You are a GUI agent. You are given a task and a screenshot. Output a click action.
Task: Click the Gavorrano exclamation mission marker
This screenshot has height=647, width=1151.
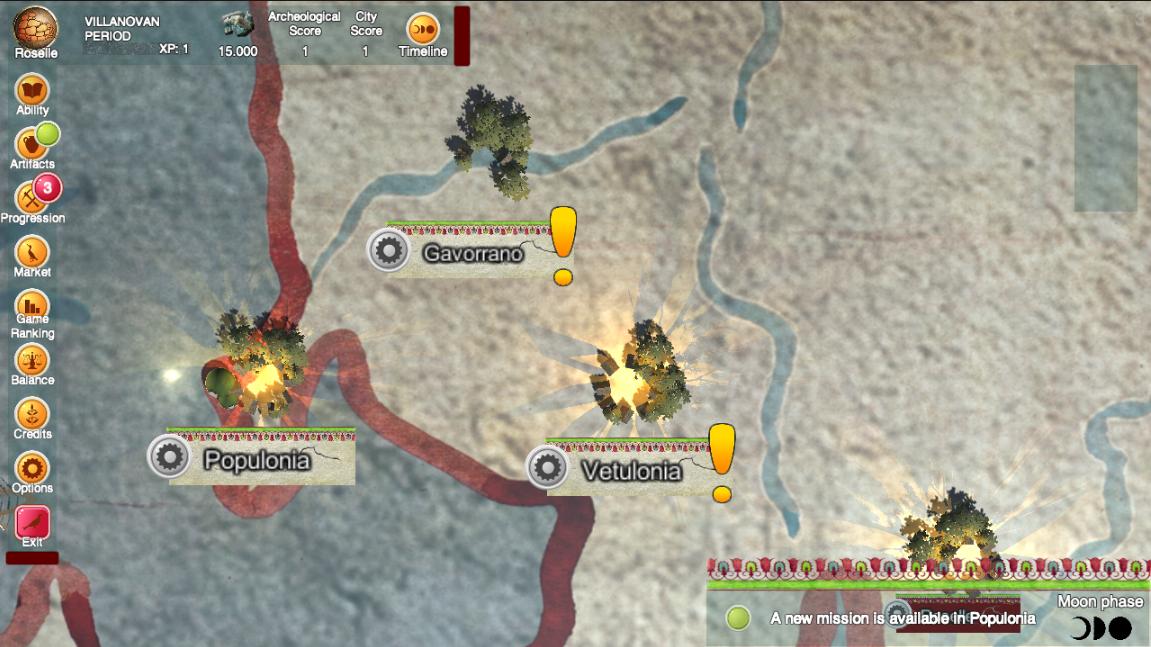coord(563,244)
